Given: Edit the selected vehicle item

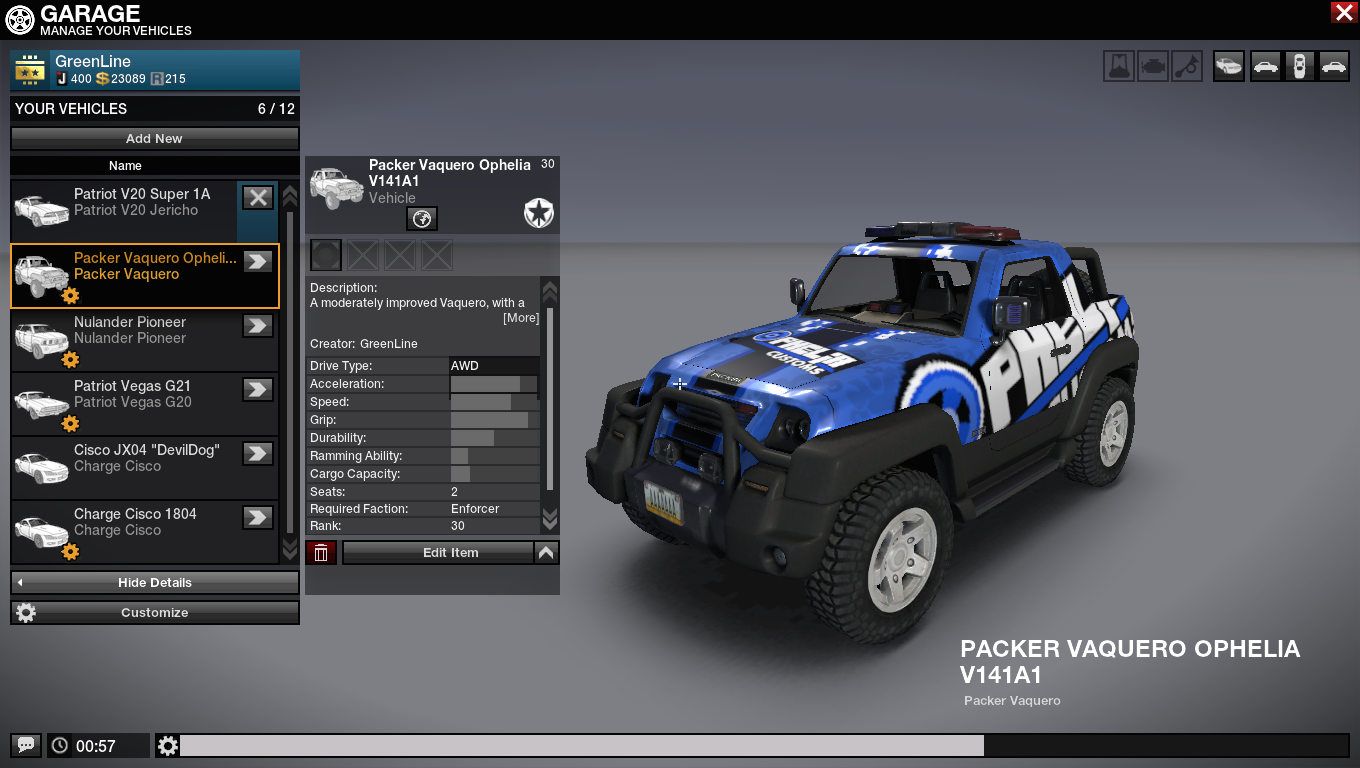Looking at the screenshot, I should [438, 553].
